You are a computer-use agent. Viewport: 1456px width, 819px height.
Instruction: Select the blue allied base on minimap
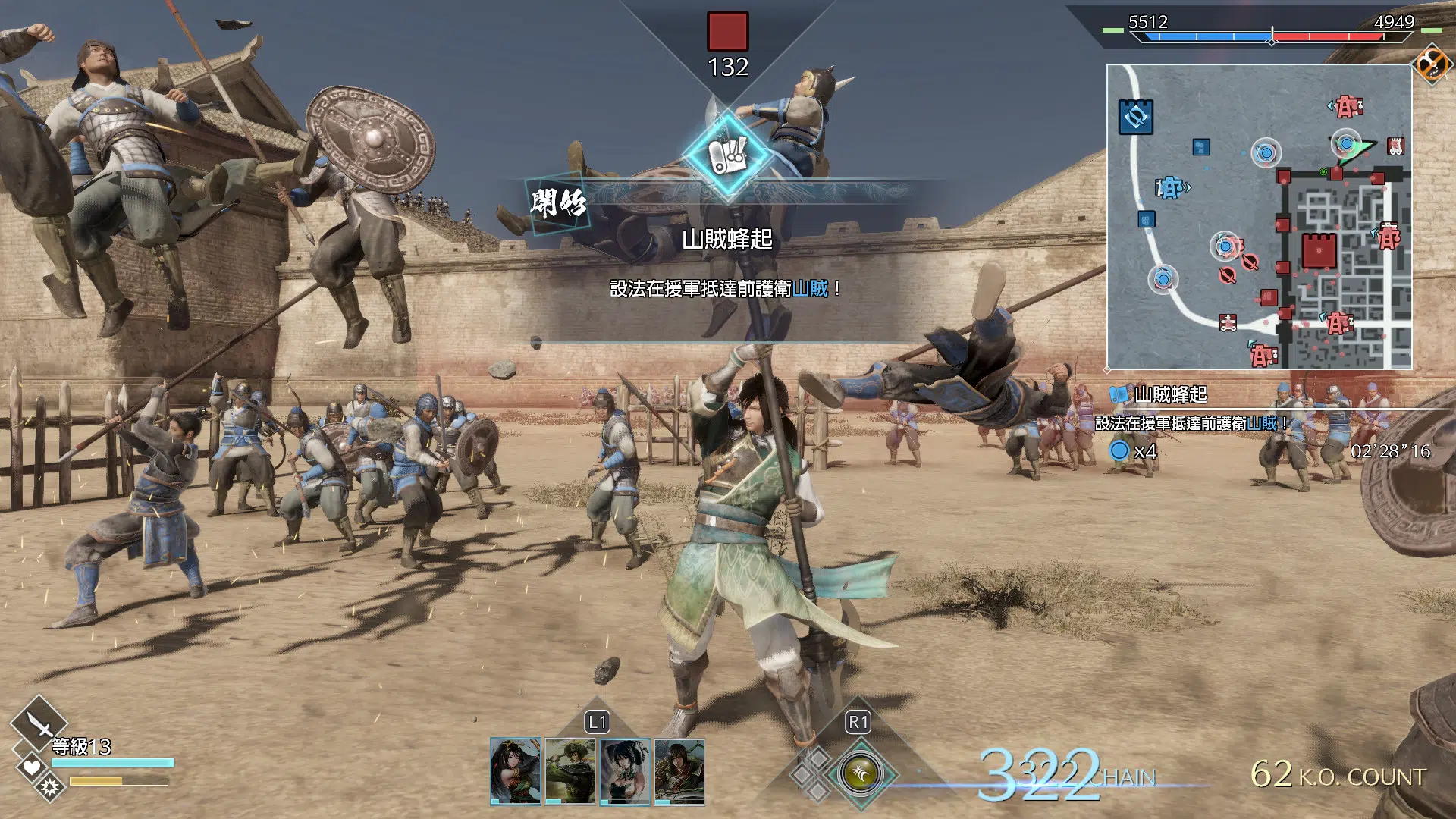click(x=1135, y=117)
